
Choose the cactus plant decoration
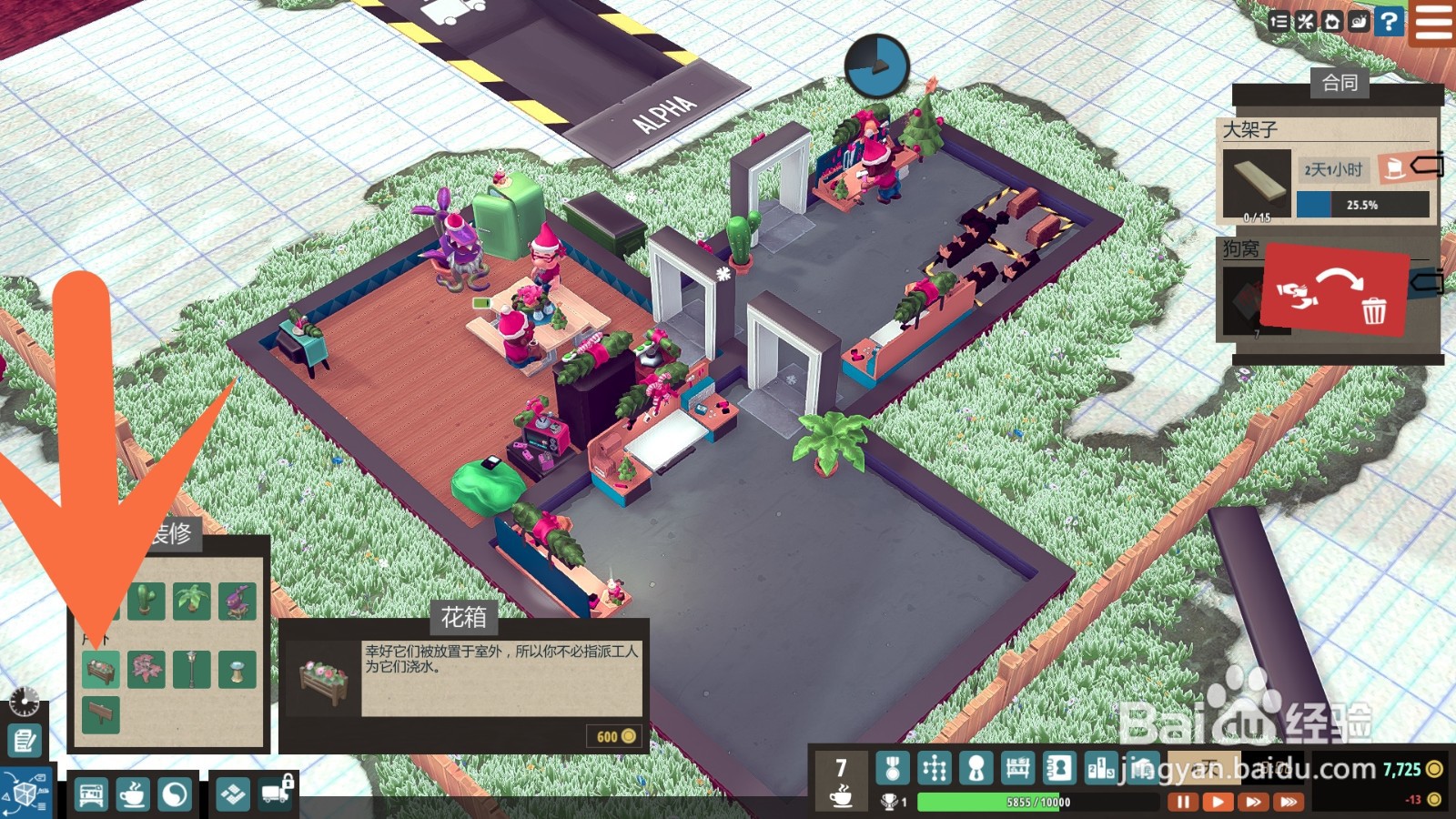146,601
